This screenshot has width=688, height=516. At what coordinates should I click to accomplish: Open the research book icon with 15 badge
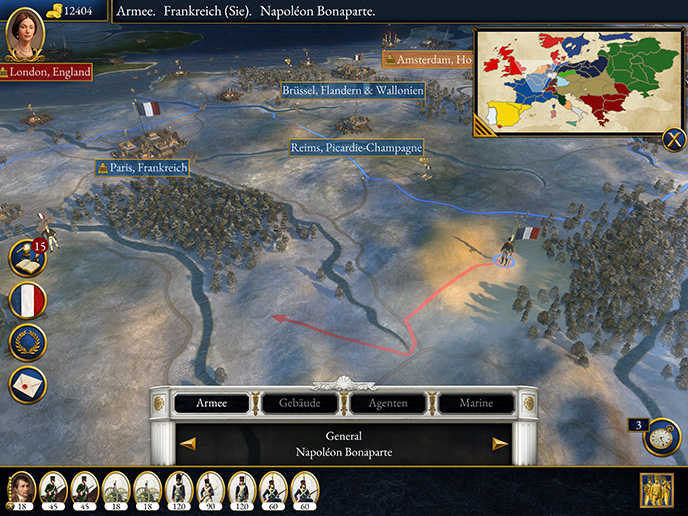point(27,258)
